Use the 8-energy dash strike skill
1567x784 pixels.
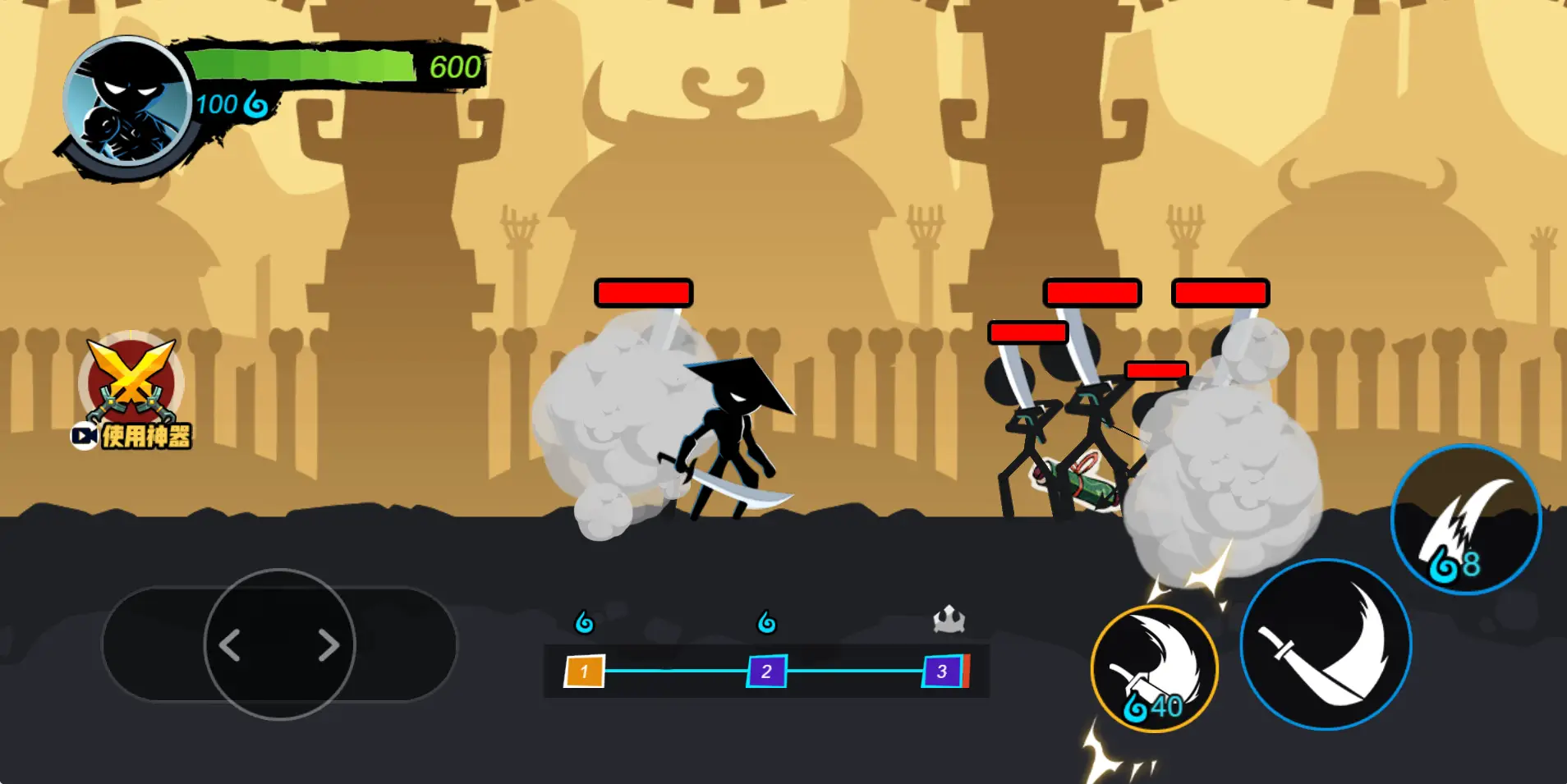(x=1466, y=520)
